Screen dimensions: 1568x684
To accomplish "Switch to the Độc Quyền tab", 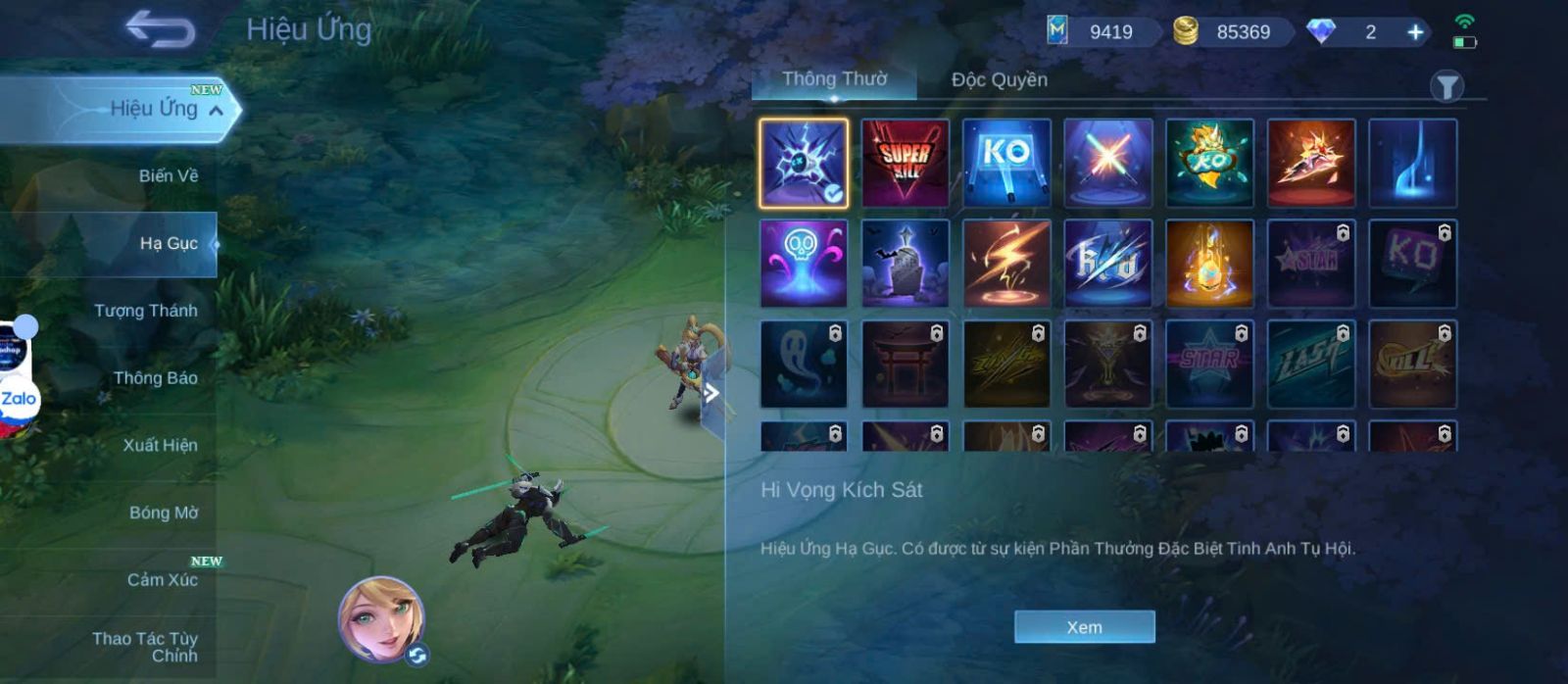I will pyautogui.click(x=999, y=80).
